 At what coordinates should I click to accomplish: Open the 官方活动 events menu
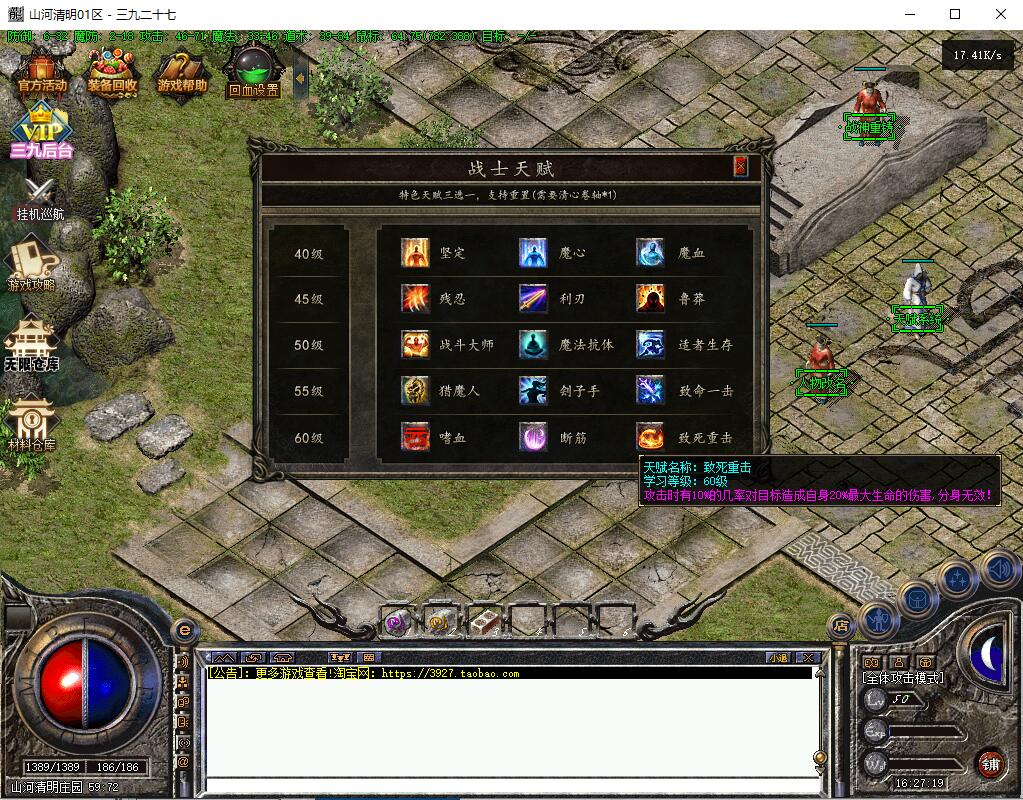click(42, 72)
